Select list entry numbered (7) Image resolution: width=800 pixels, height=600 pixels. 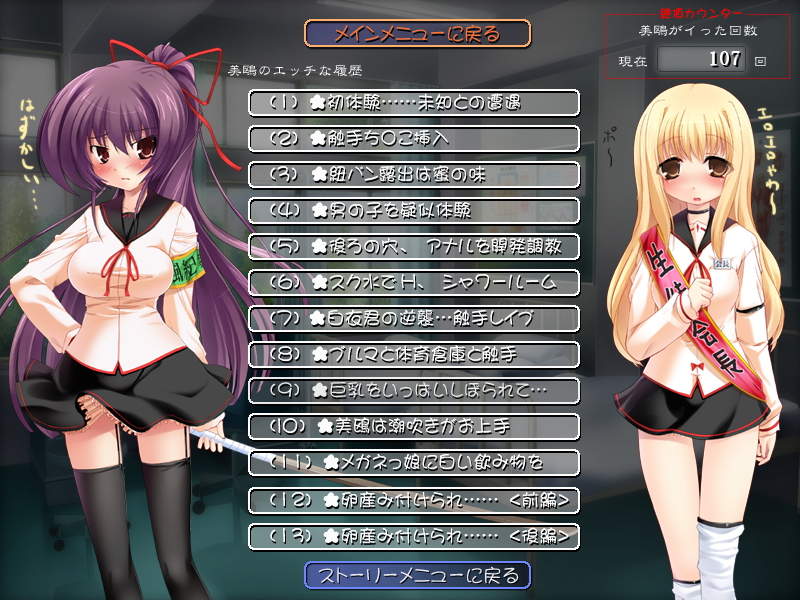(x=413, y=319)
